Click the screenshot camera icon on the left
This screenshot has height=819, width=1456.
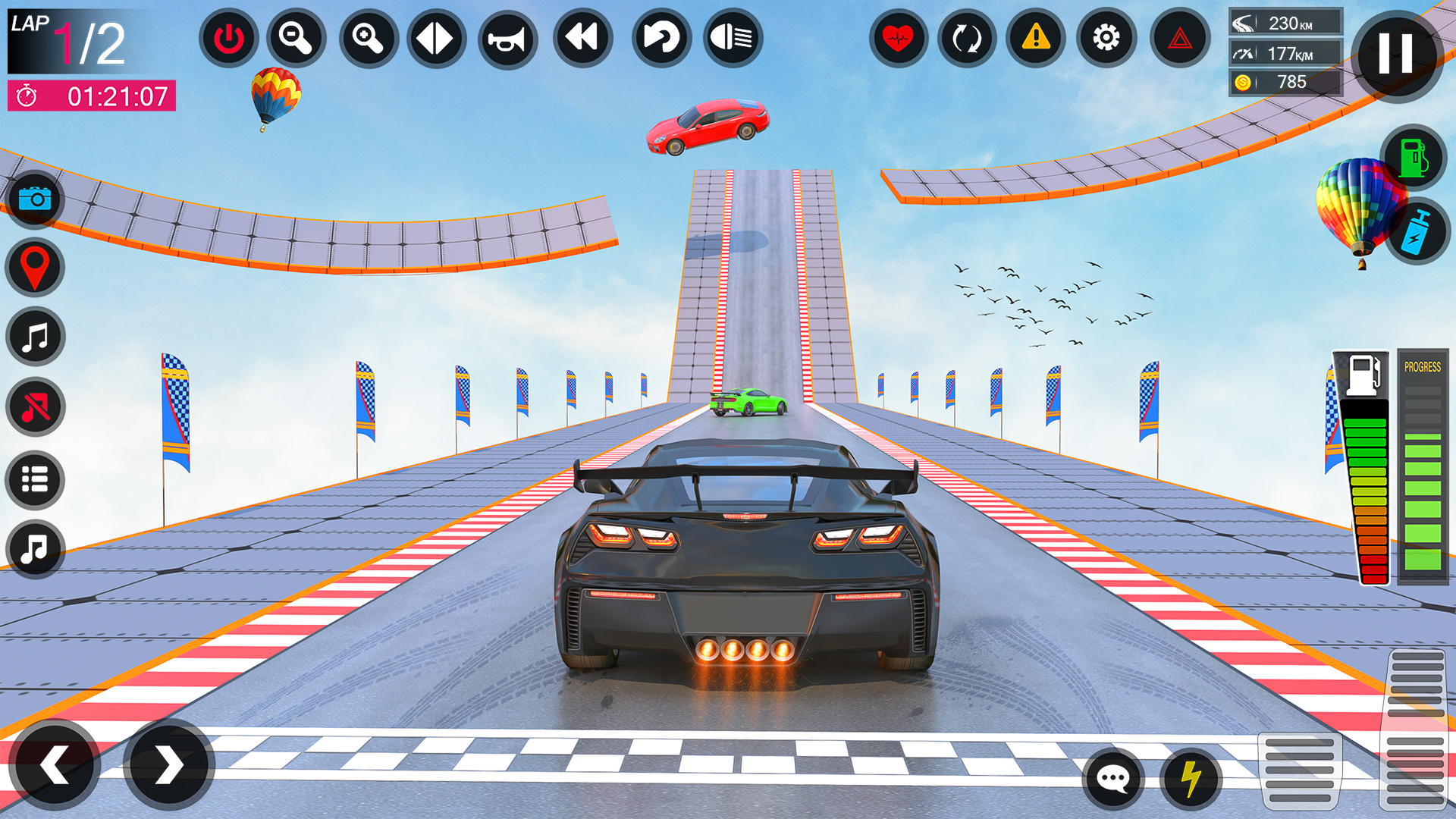(x=34, y=199)
